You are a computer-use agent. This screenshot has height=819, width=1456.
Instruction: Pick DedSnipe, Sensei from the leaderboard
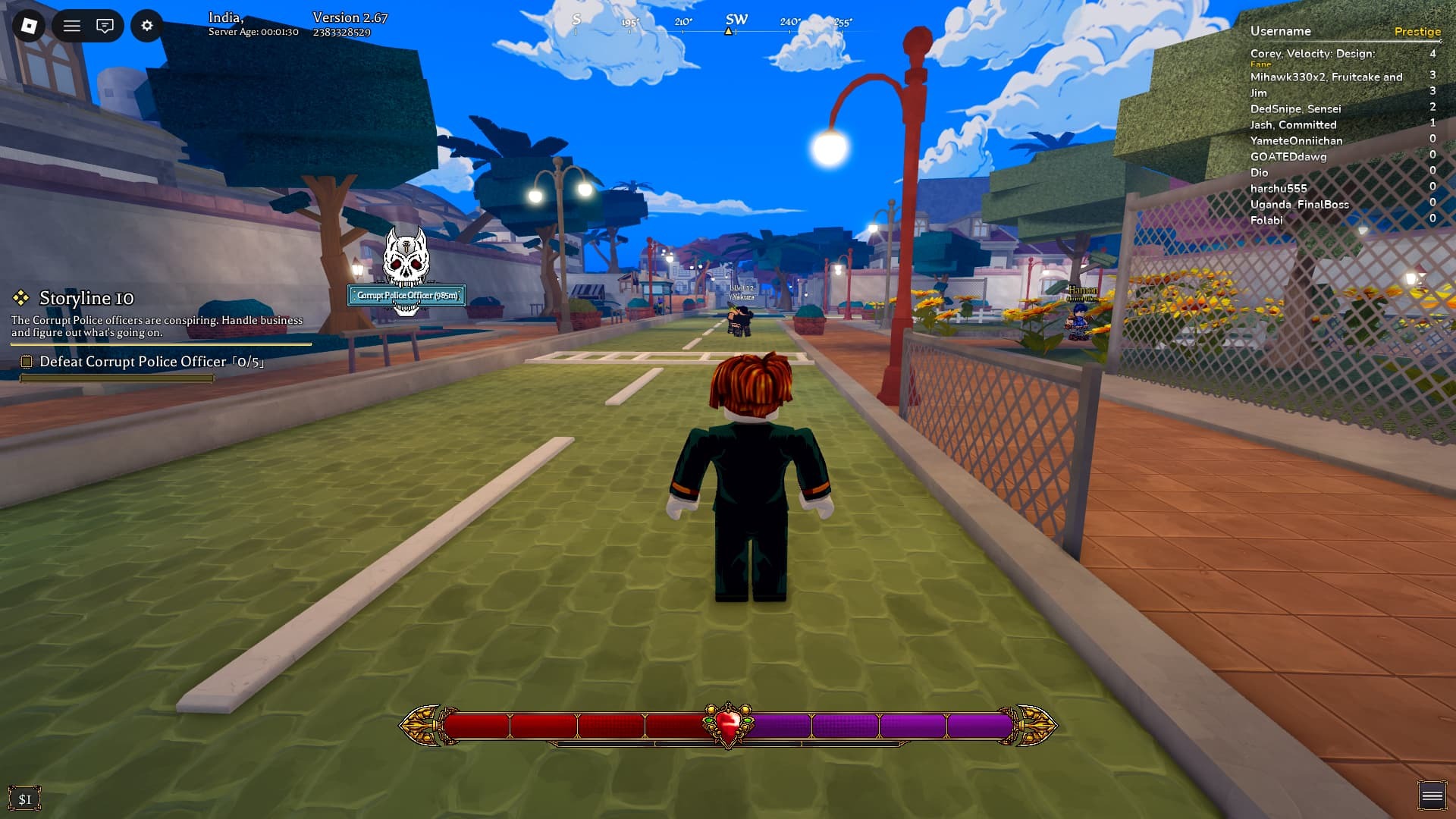(x=1295, y=108)
